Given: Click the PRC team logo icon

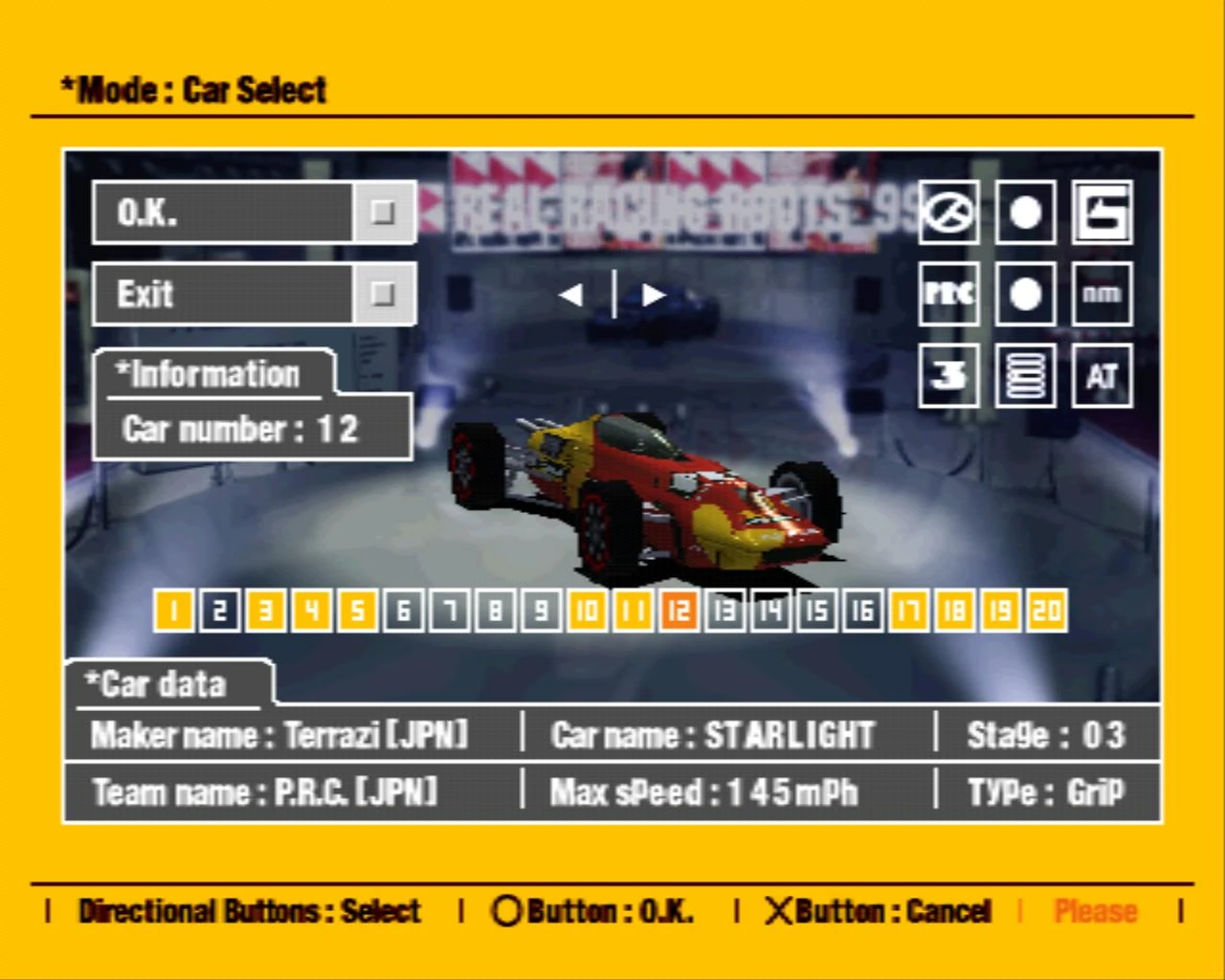Looking at the screenshot, I should pos(948,295).
